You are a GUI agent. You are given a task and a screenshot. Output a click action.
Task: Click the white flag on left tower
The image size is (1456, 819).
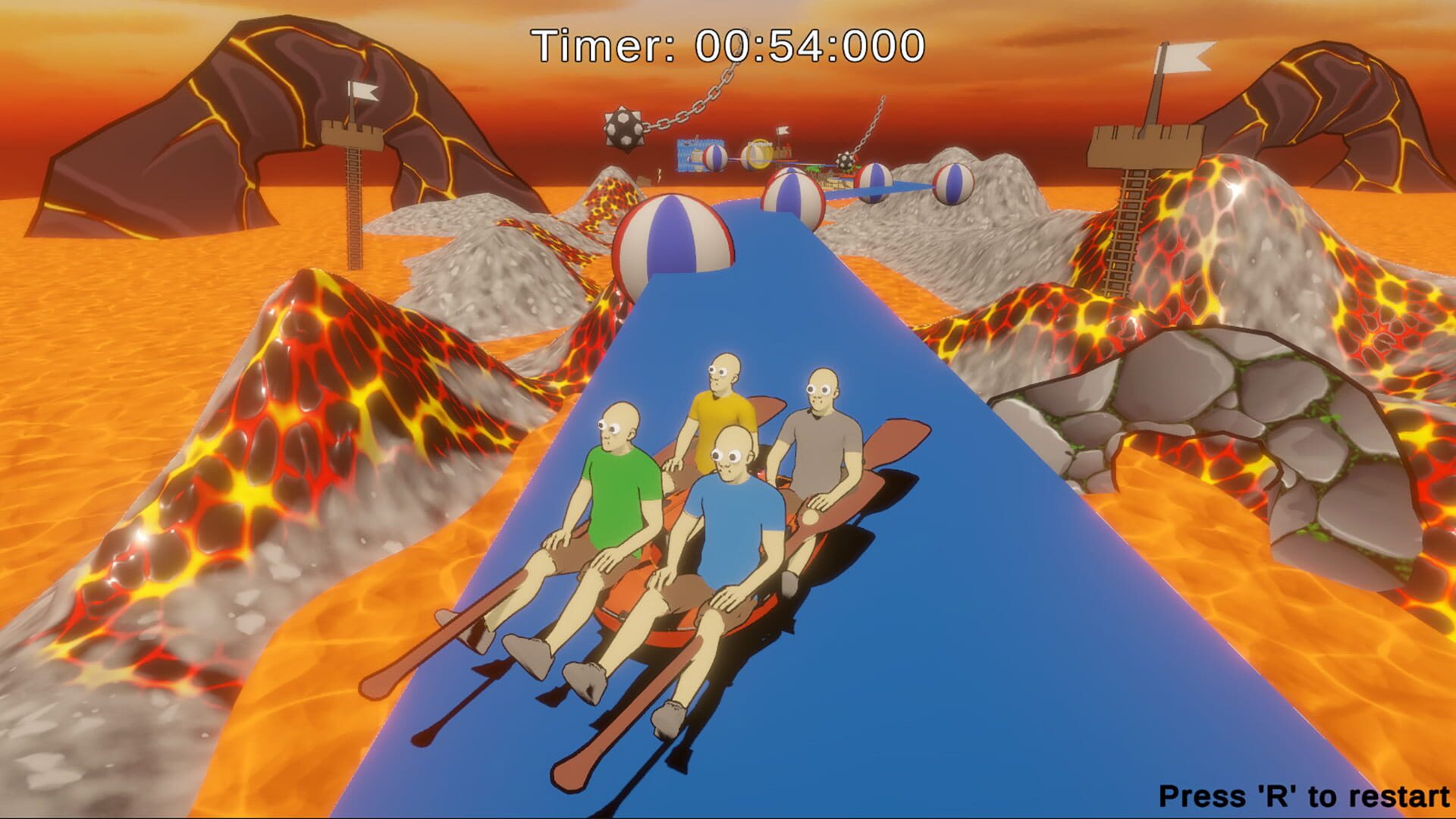[x=364, y=91]
